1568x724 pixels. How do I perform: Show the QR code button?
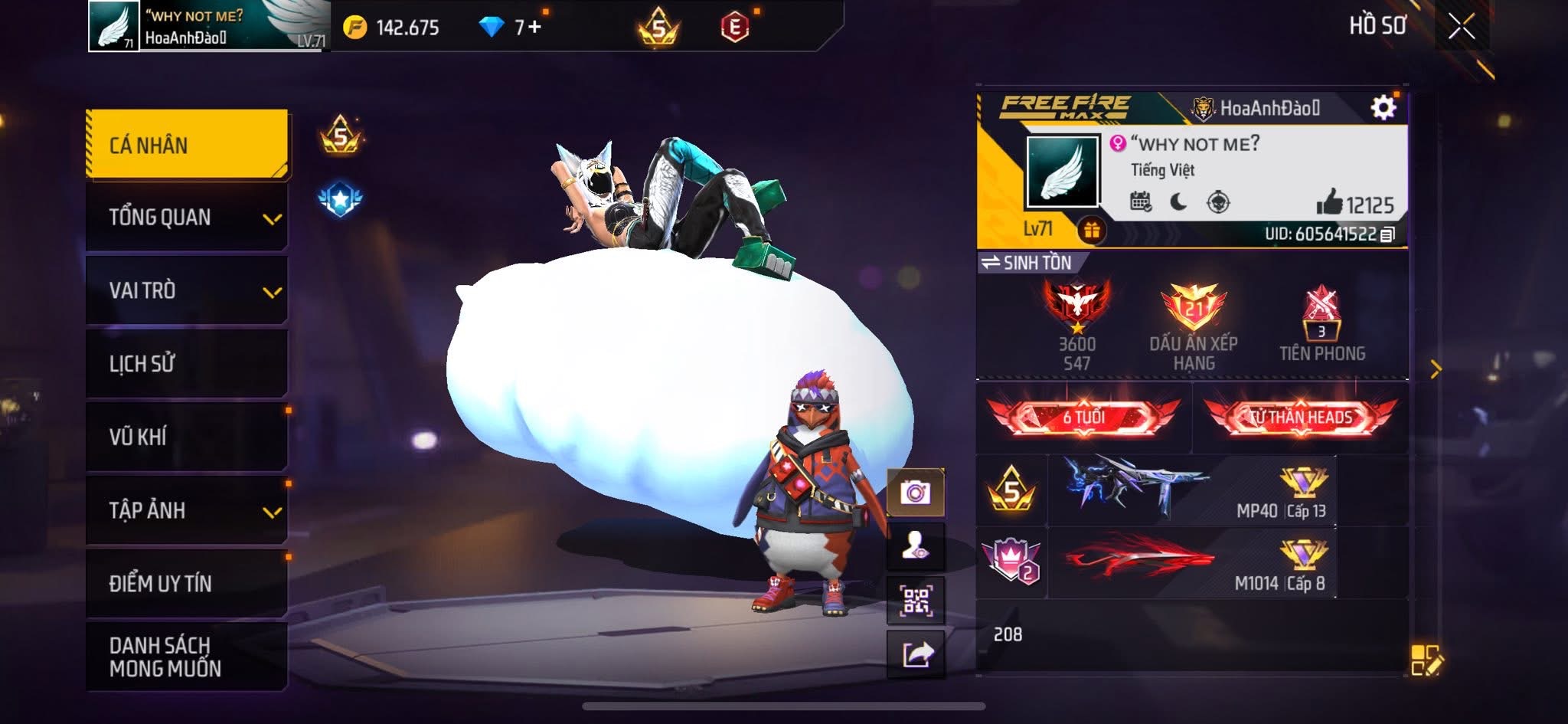(x=916, y=601)
